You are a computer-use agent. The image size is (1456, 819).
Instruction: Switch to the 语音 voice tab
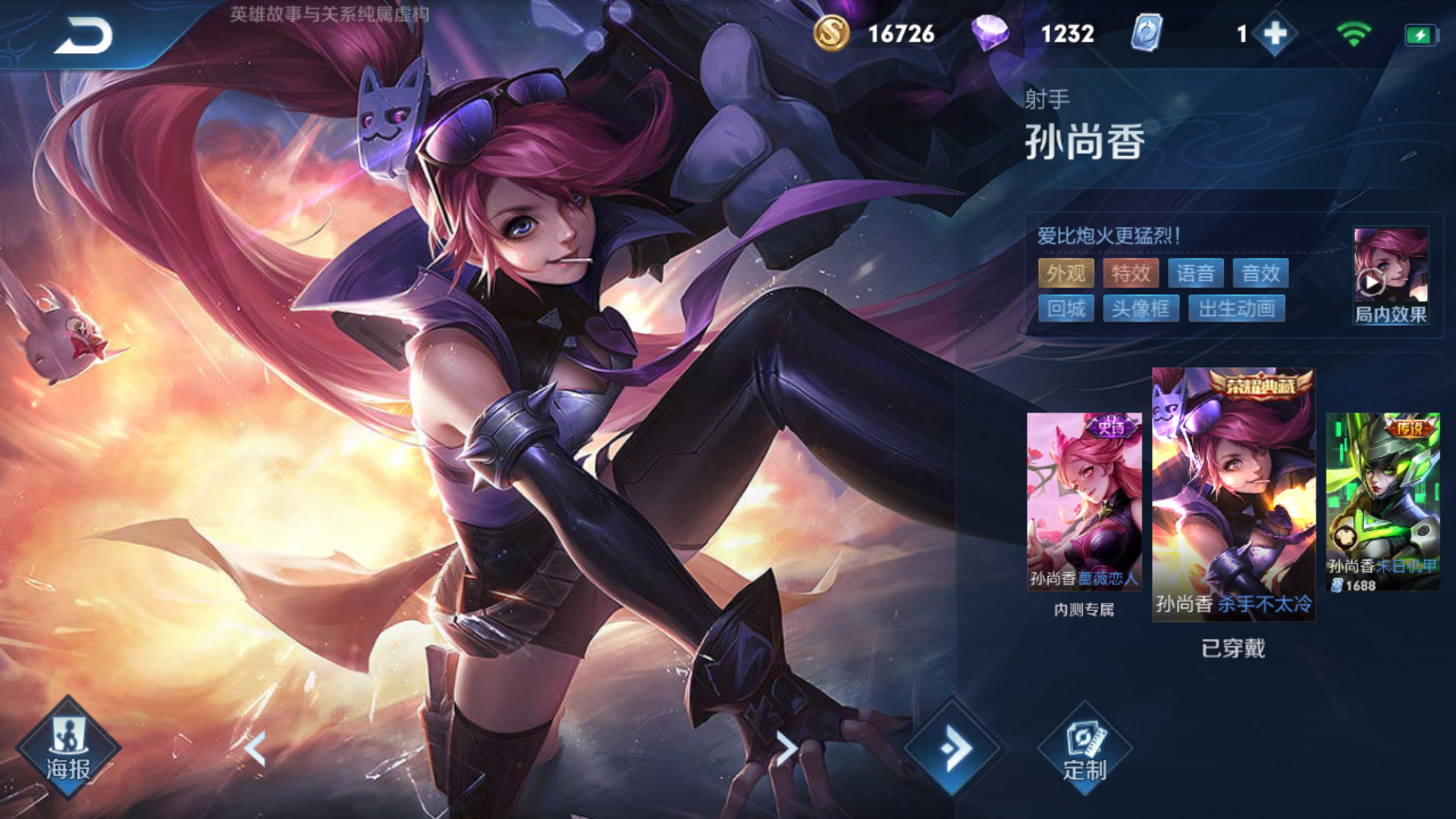(1196, 273)
